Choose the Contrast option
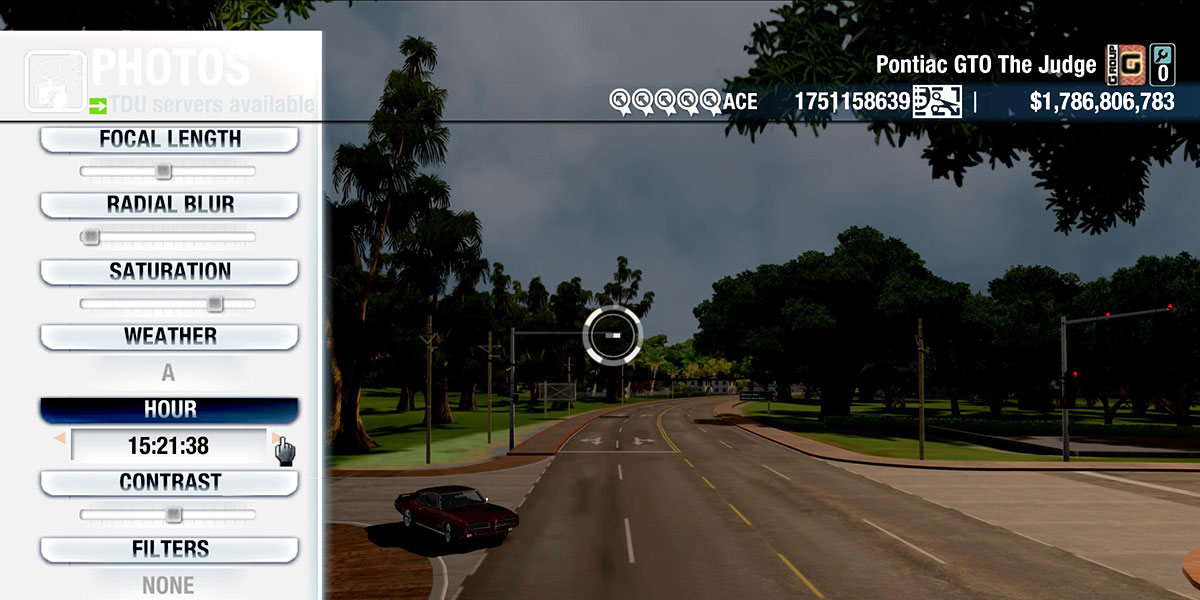This screenshot has height=600, width=1200. 169,482
